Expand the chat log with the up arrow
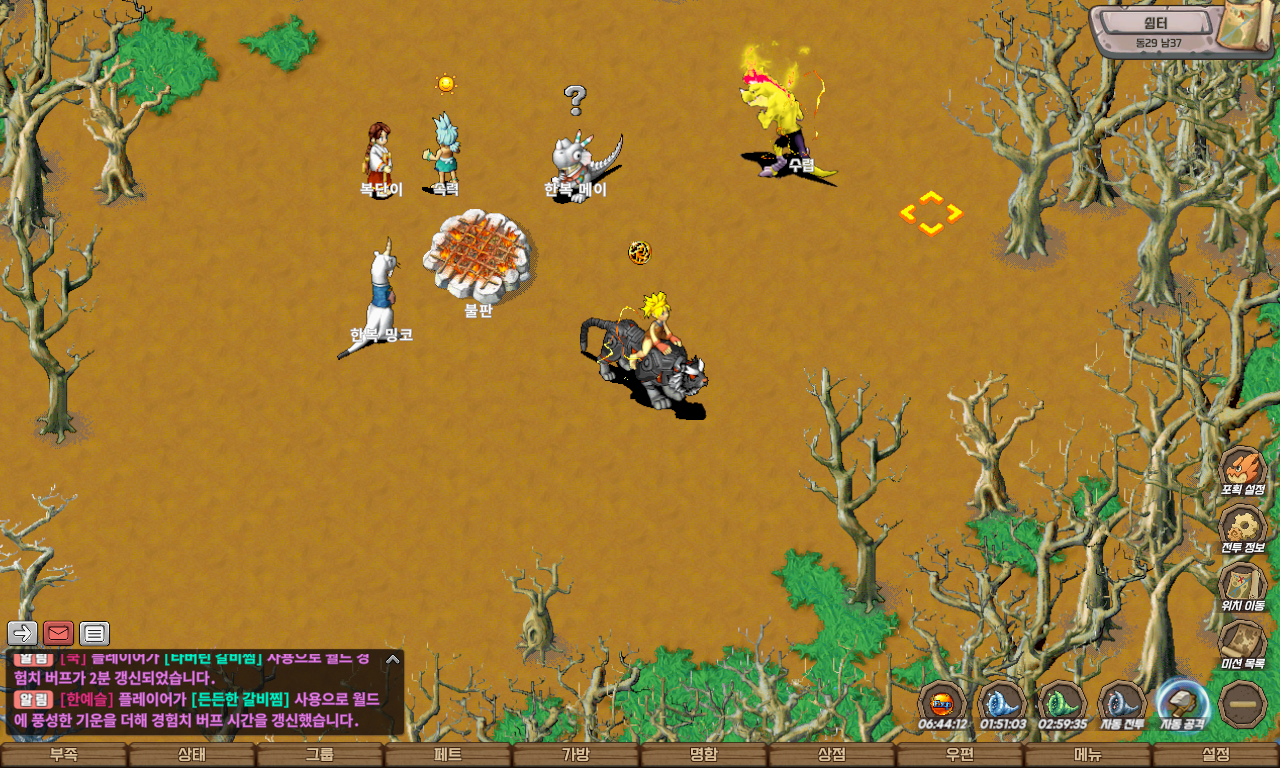 (393, 659)
